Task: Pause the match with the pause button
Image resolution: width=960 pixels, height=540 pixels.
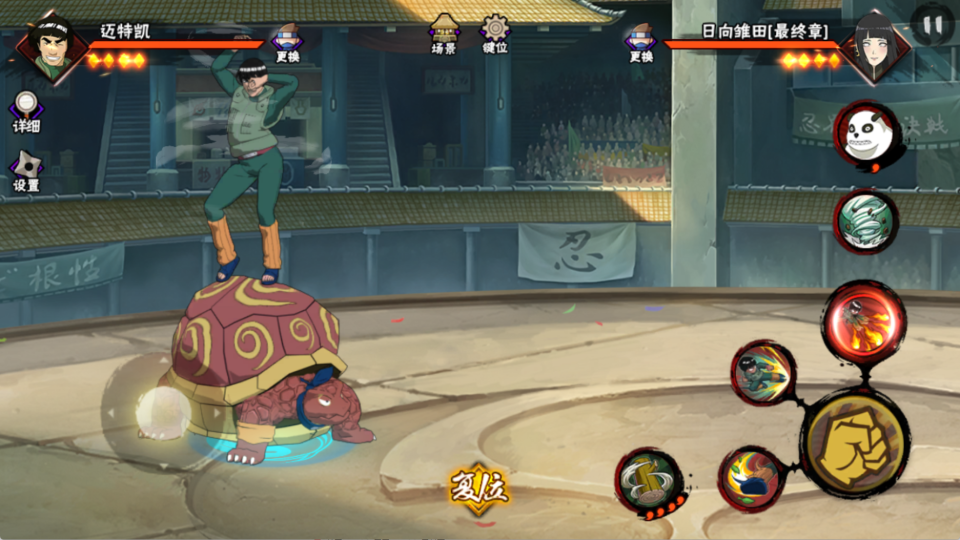Action: 933,23
